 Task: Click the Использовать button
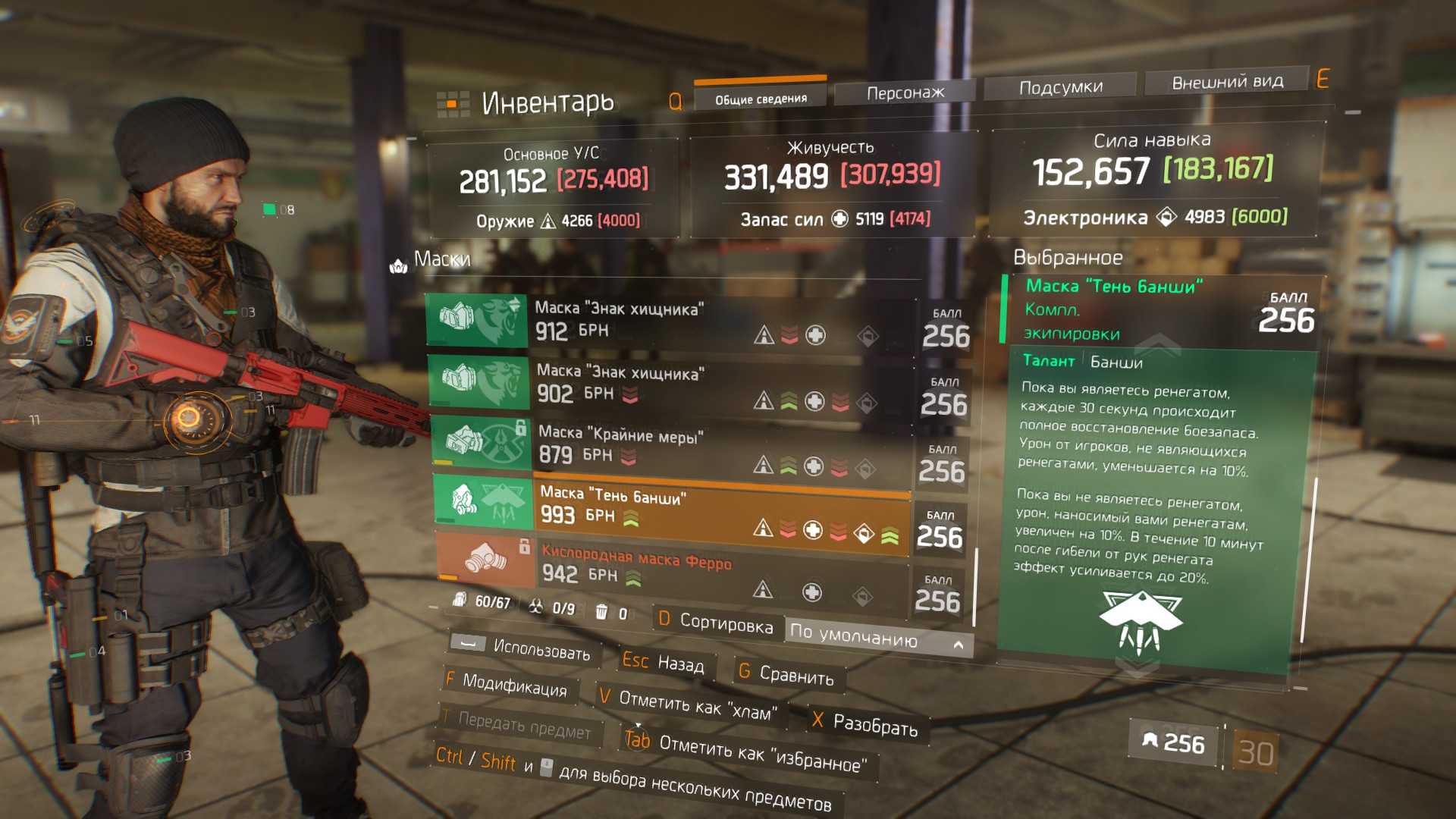tap(523, 648)
